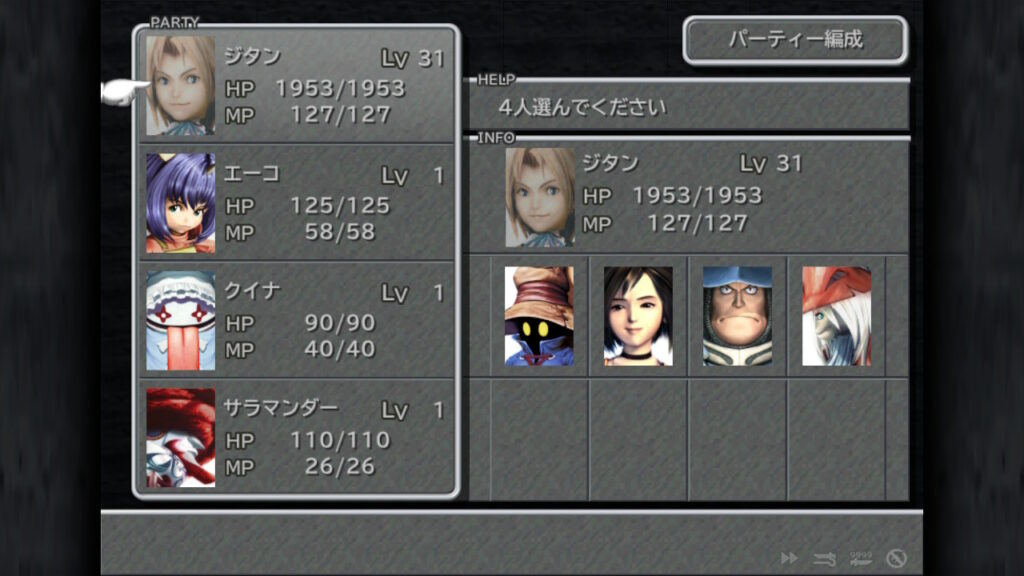The image size is (1024, 576).
Task: Select エーコ in the party list
Action: pyautogui.click(x=296, y=203)
